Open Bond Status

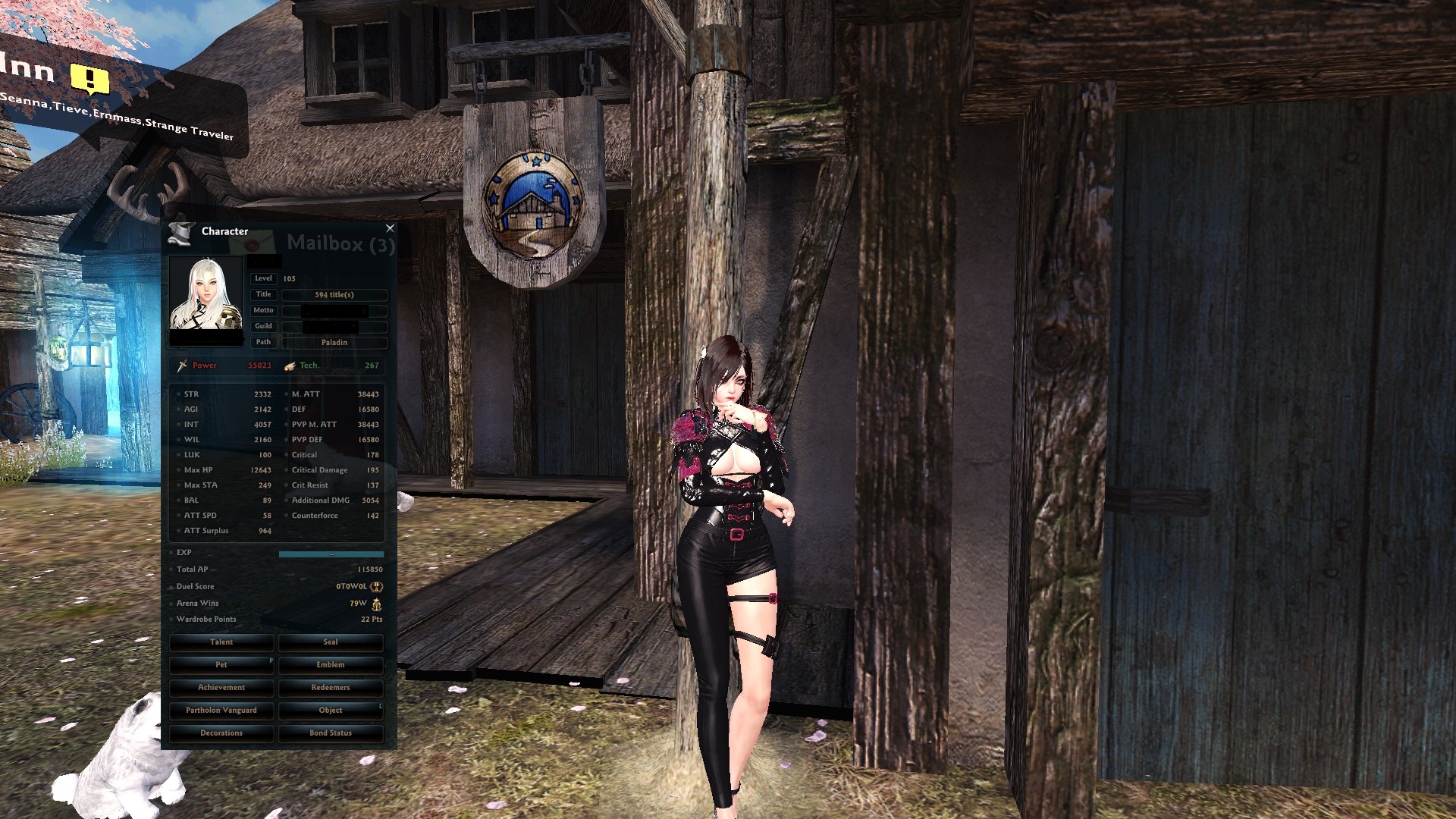point(331,733)
